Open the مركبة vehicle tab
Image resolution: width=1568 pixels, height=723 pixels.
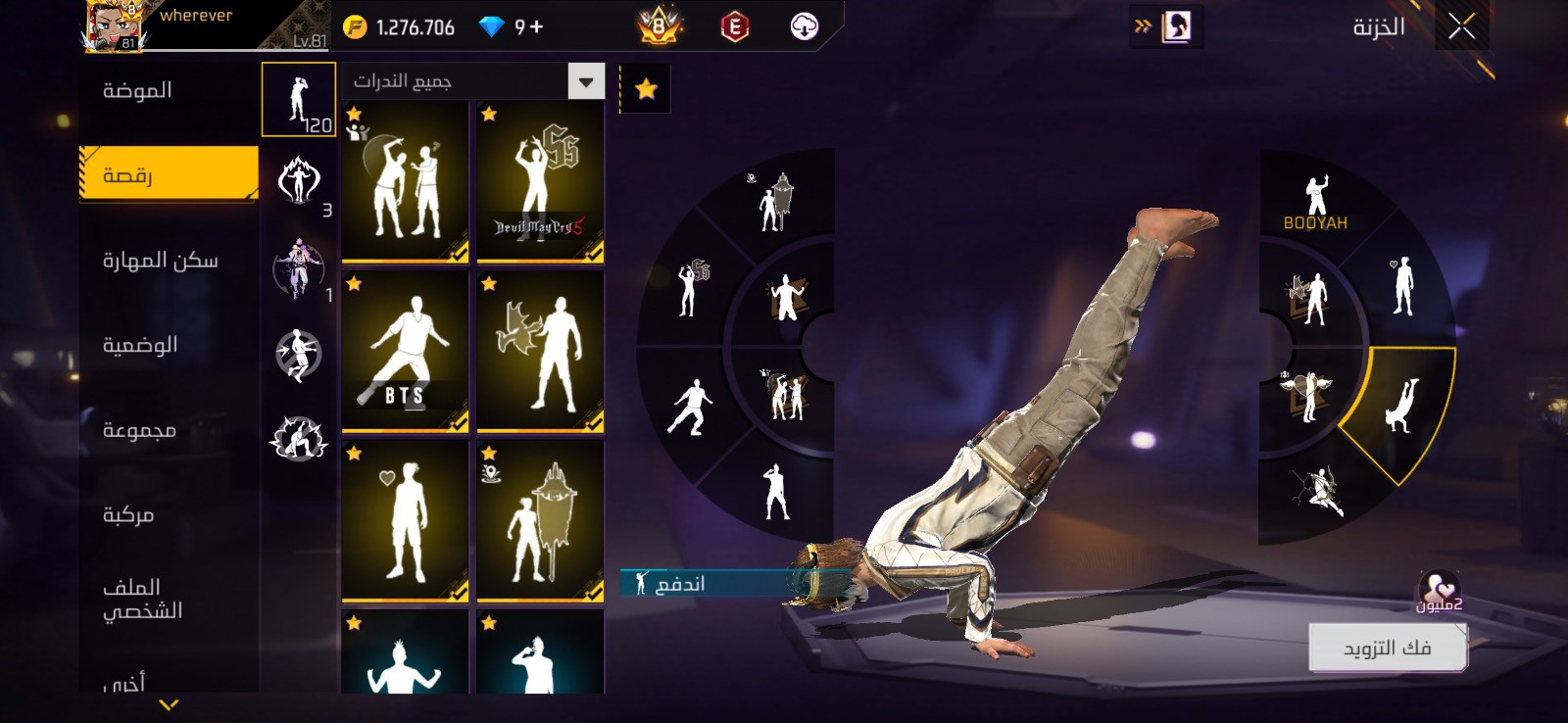tap(128, 515)
